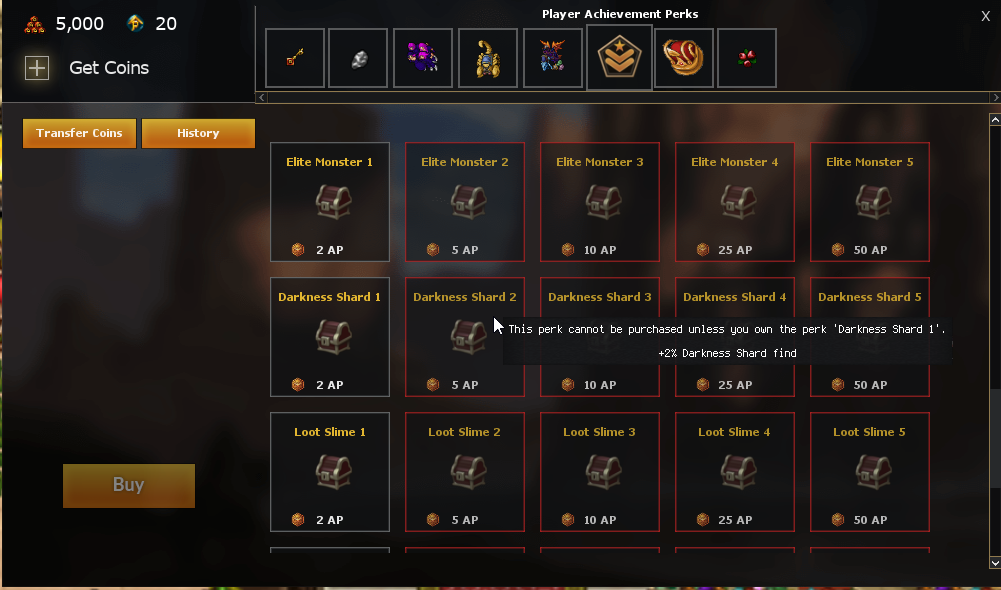This screenshot has width=1001, height=590.
Task: Click the Buy button
Action: [128, 485]
